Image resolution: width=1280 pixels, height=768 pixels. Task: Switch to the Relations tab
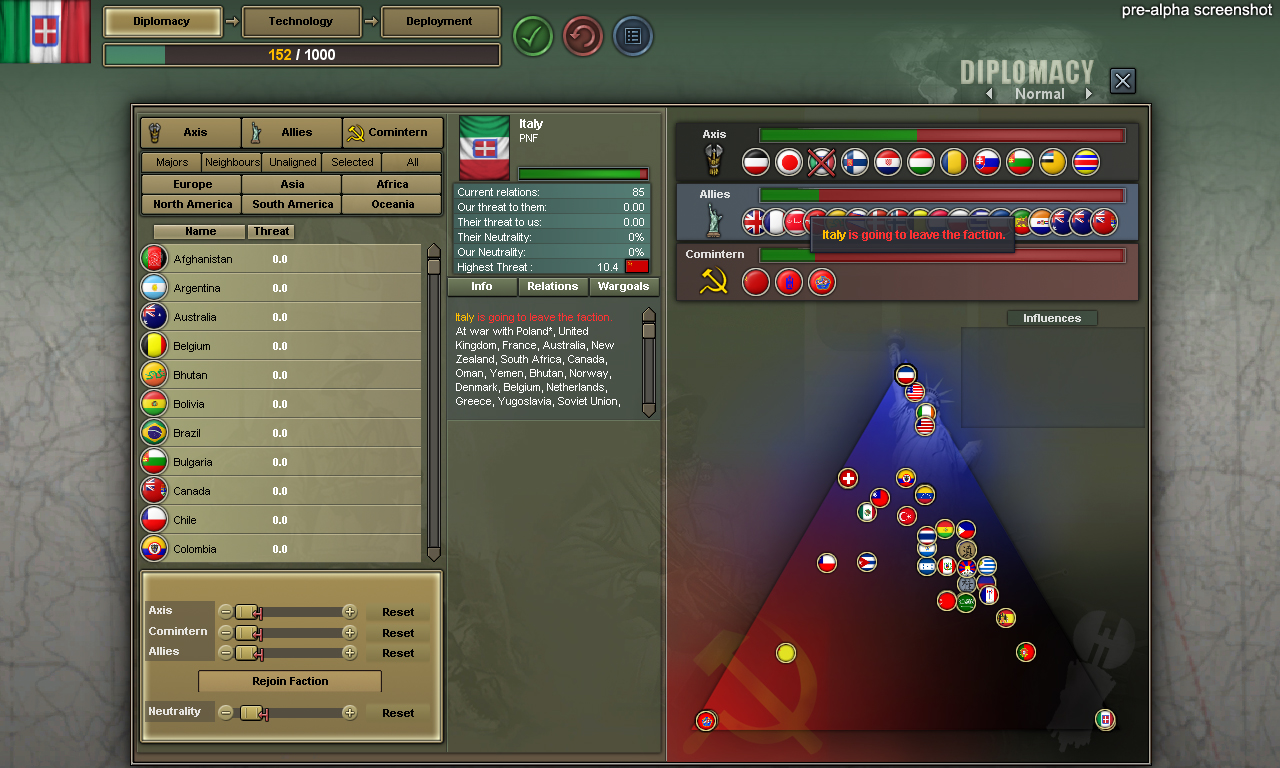pos(552,286)
